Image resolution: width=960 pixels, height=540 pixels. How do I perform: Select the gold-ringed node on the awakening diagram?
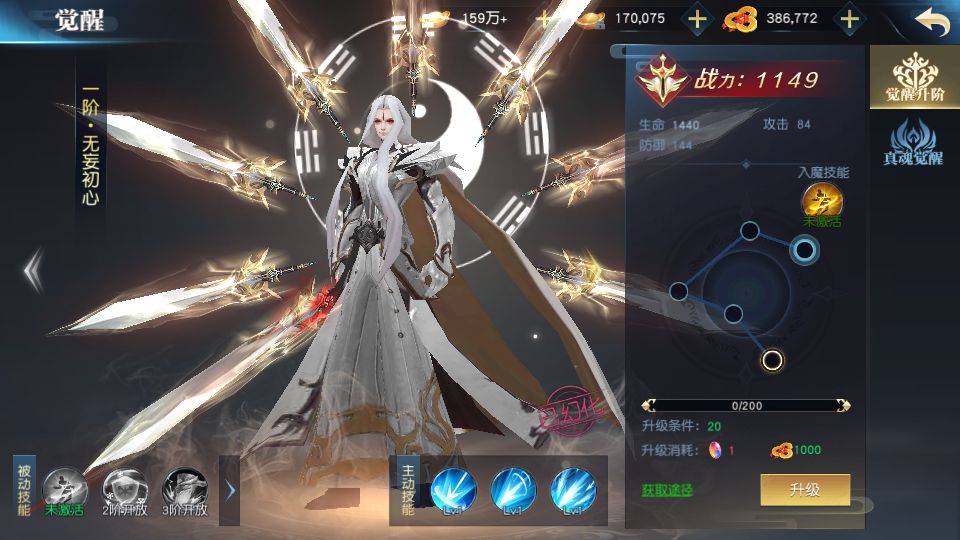(771, 360)
